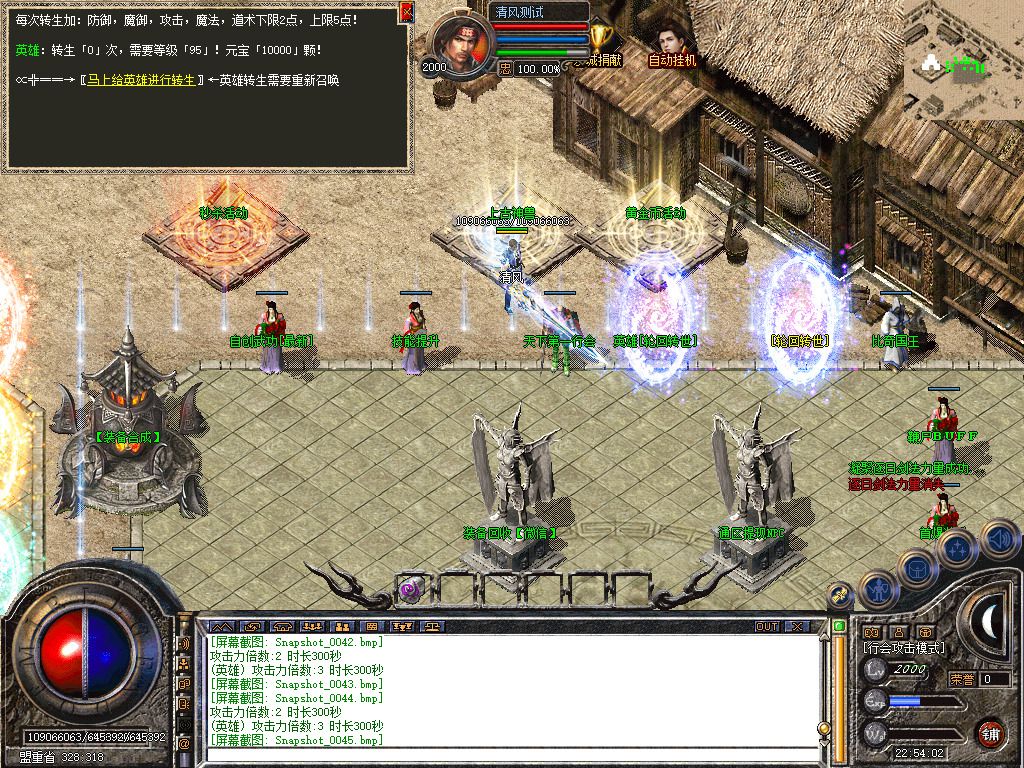The width and height of the screenshot is (1024, 768).
Task: Open the red 铺 shop button
Action: click(990, 733)
